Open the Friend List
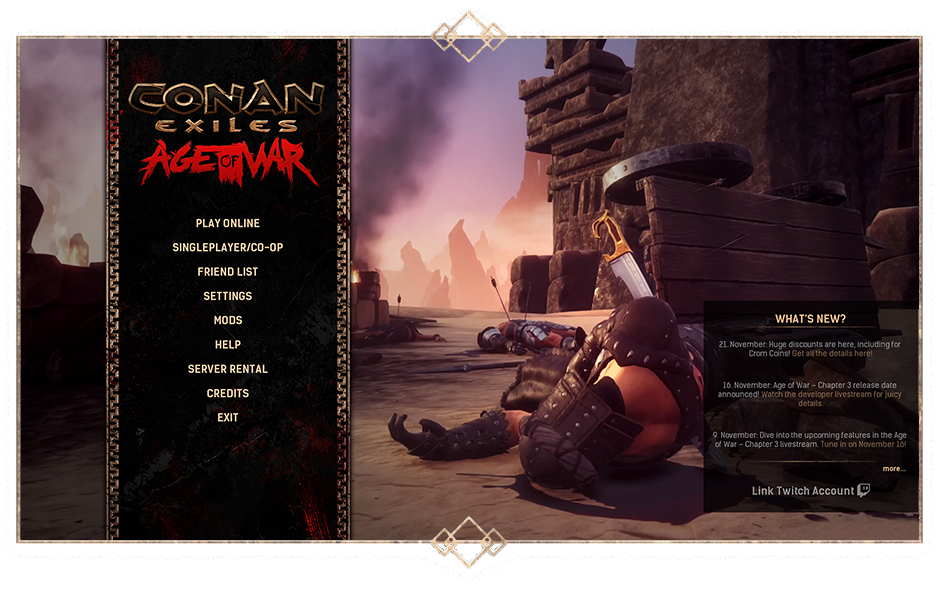This screenshot has height=590, width=937. [228, 271]
